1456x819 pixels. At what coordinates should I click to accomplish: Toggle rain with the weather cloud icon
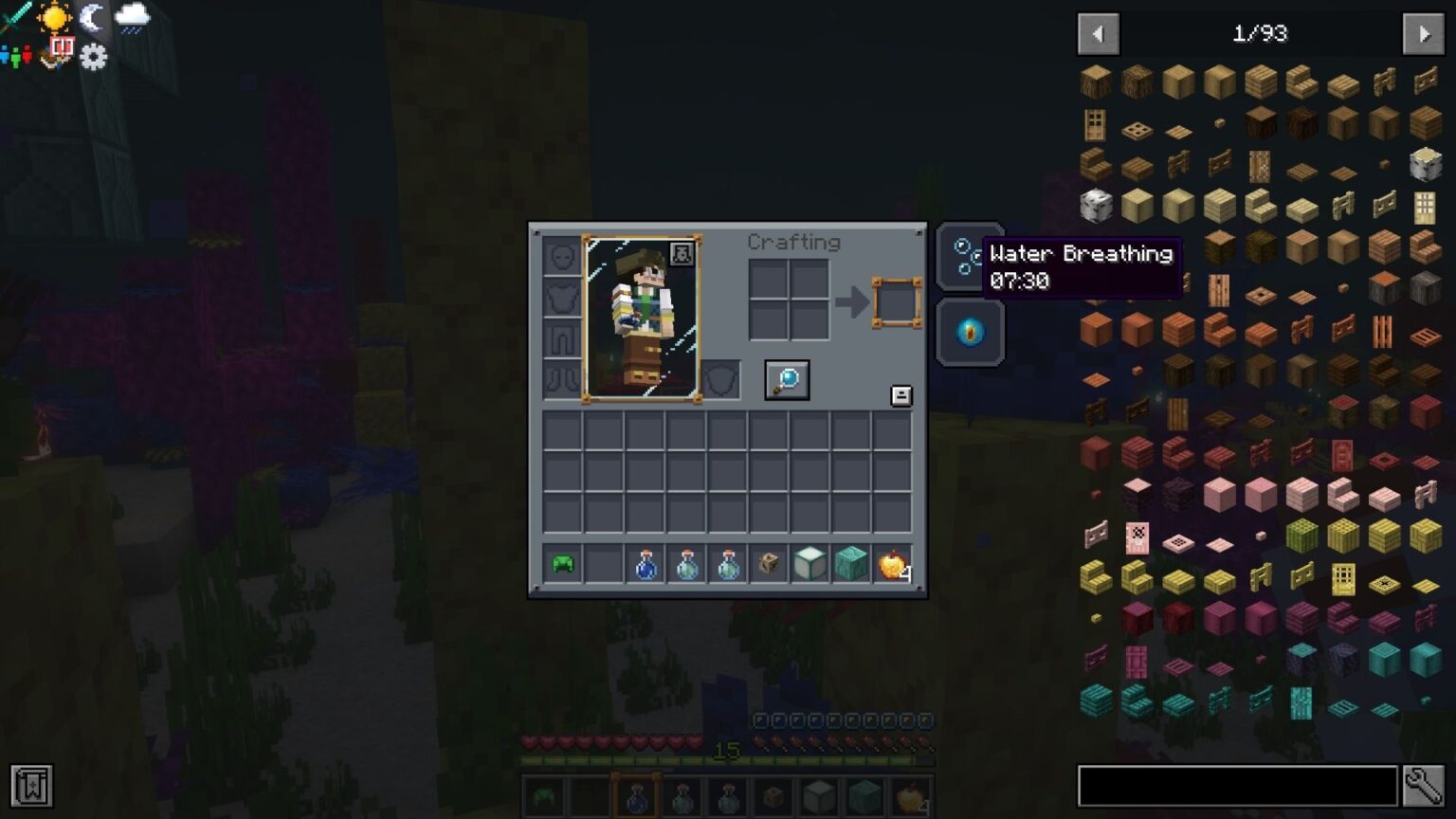(133, 17)
